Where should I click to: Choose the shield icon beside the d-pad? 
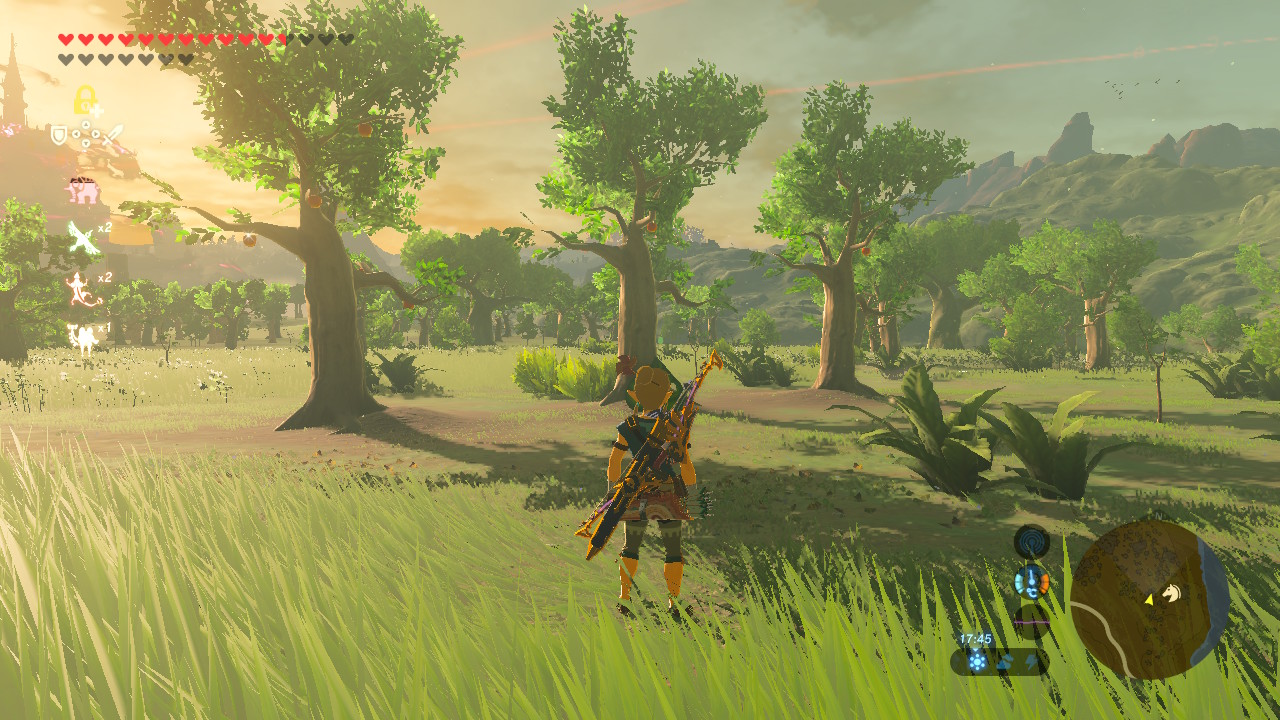pyautogui.click(x=59, y=135)
